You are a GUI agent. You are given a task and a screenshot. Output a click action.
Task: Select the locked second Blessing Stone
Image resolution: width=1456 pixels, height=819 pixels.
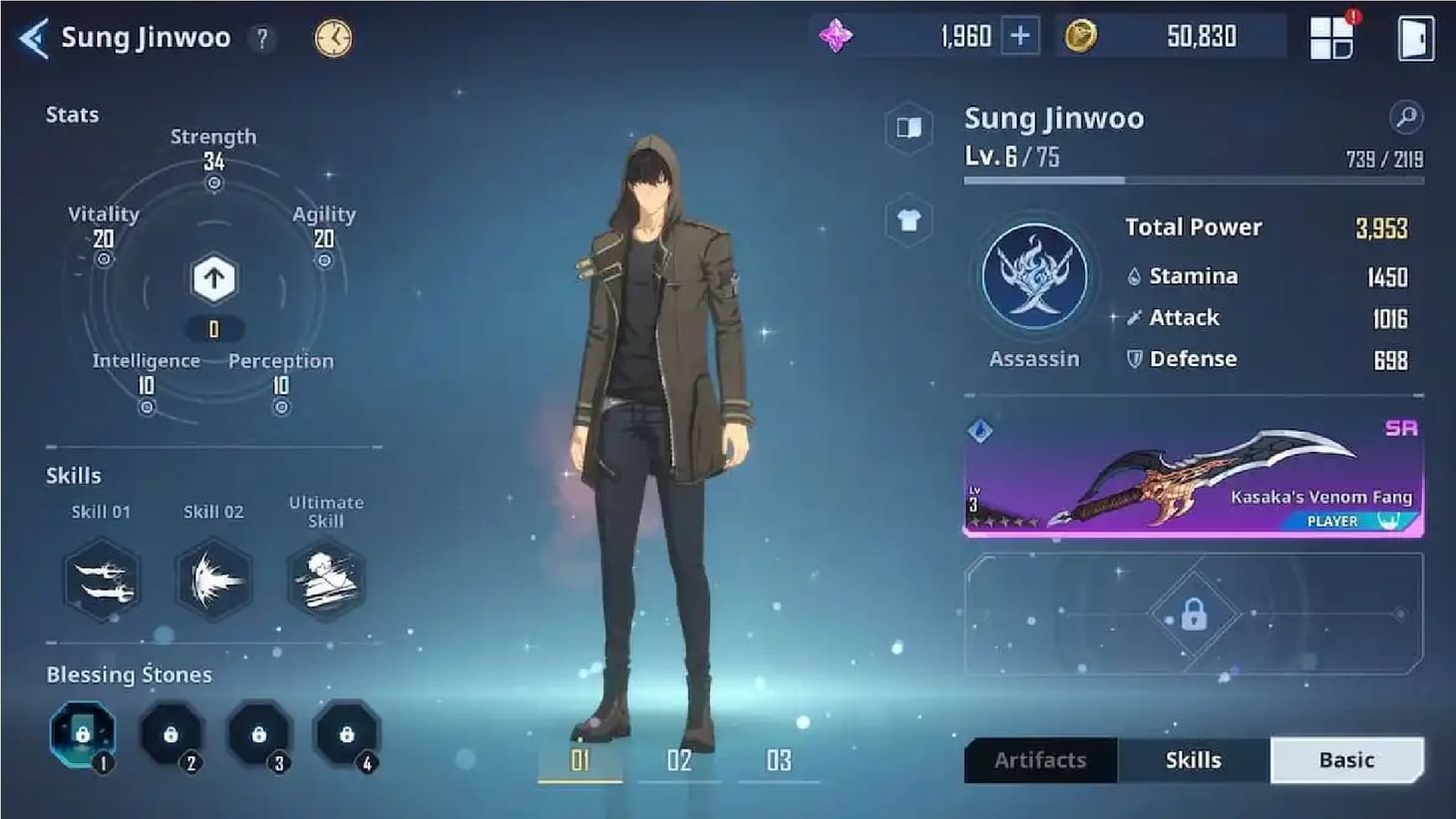(x=172, y=736)
